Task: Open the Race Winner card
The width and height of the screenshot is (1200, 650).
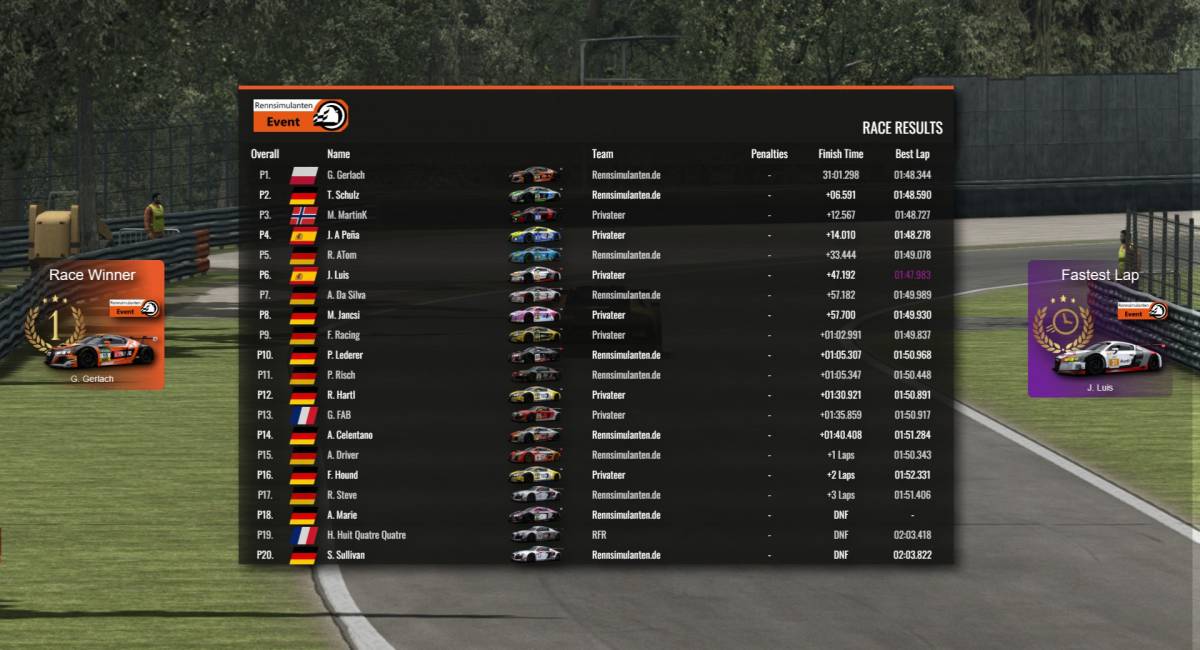Action: (x=93, y=325)
